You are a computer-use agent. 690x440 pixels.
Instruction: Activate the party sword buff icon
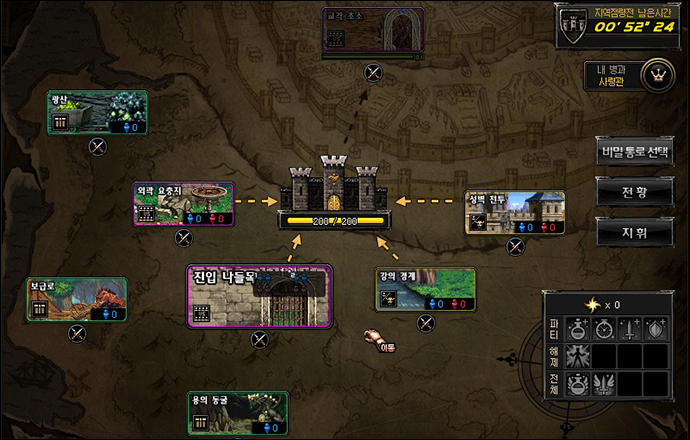click(628, 328)
